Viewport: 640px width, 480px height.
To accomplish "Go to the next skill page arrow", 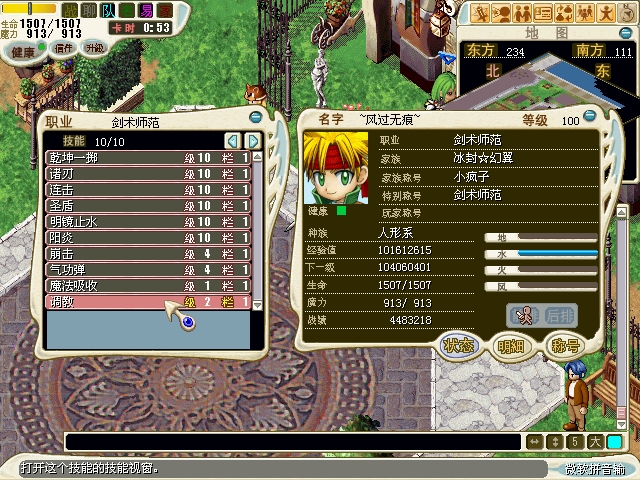I will point(254,141).
